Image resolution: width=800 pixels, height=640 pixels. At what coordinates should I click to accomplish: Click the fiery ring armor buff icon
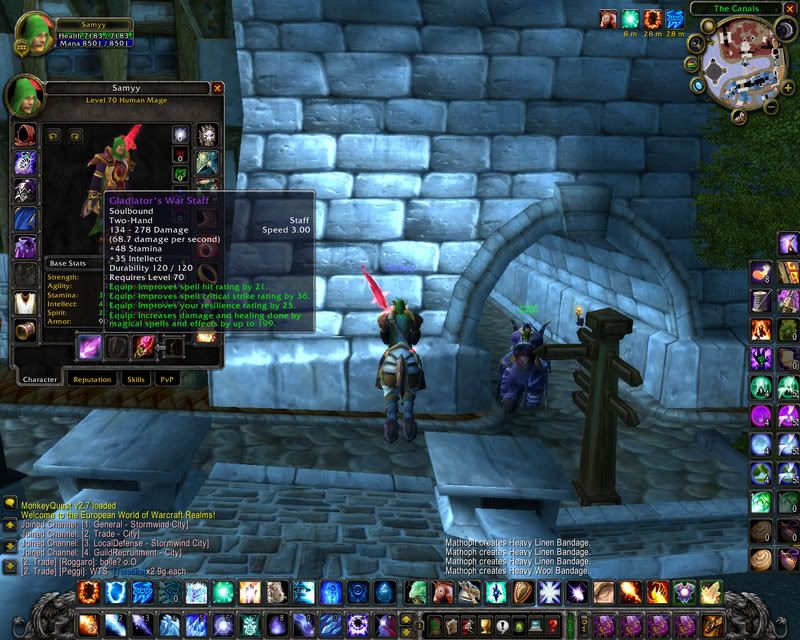tap(653, 19)
